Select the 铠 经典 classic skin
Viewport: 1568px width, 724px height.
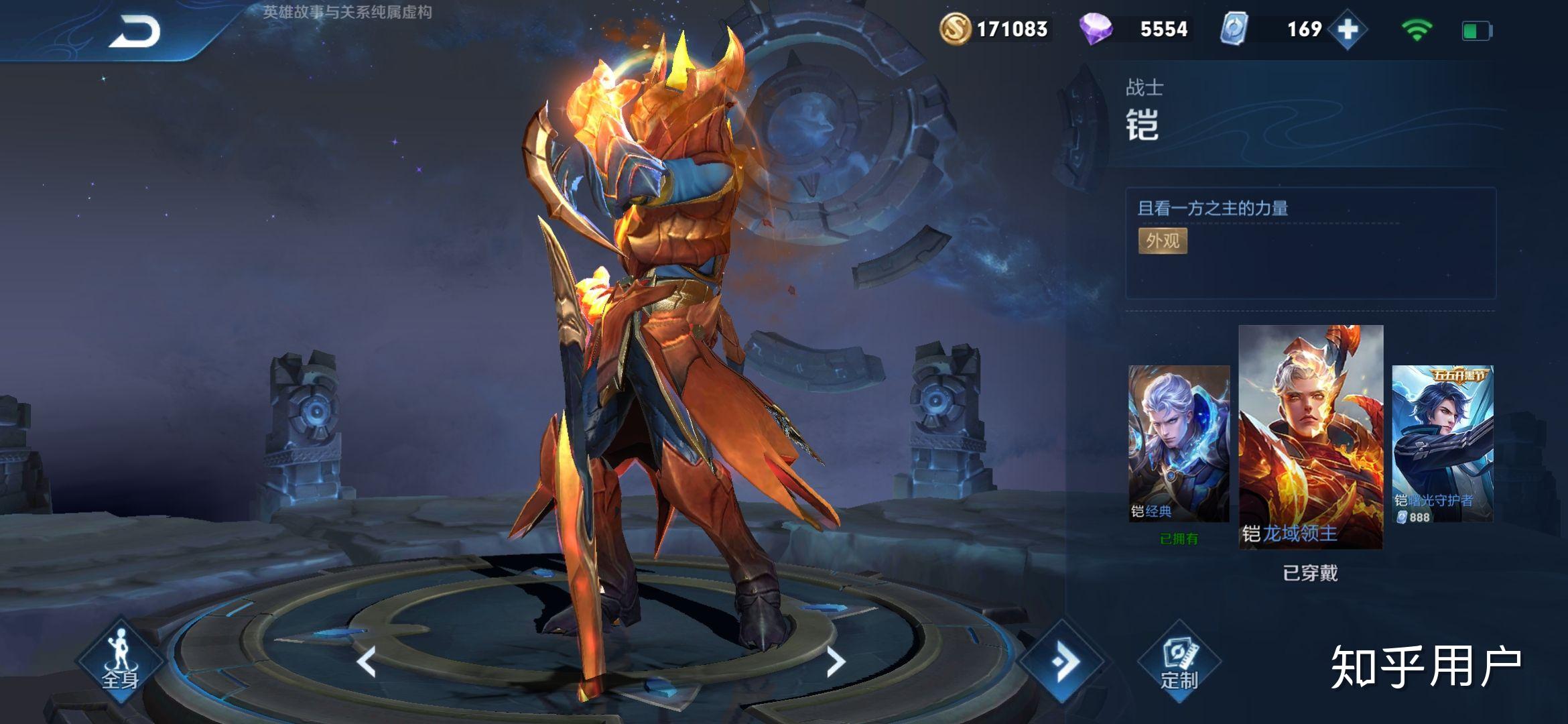(x=1179, y=444)
